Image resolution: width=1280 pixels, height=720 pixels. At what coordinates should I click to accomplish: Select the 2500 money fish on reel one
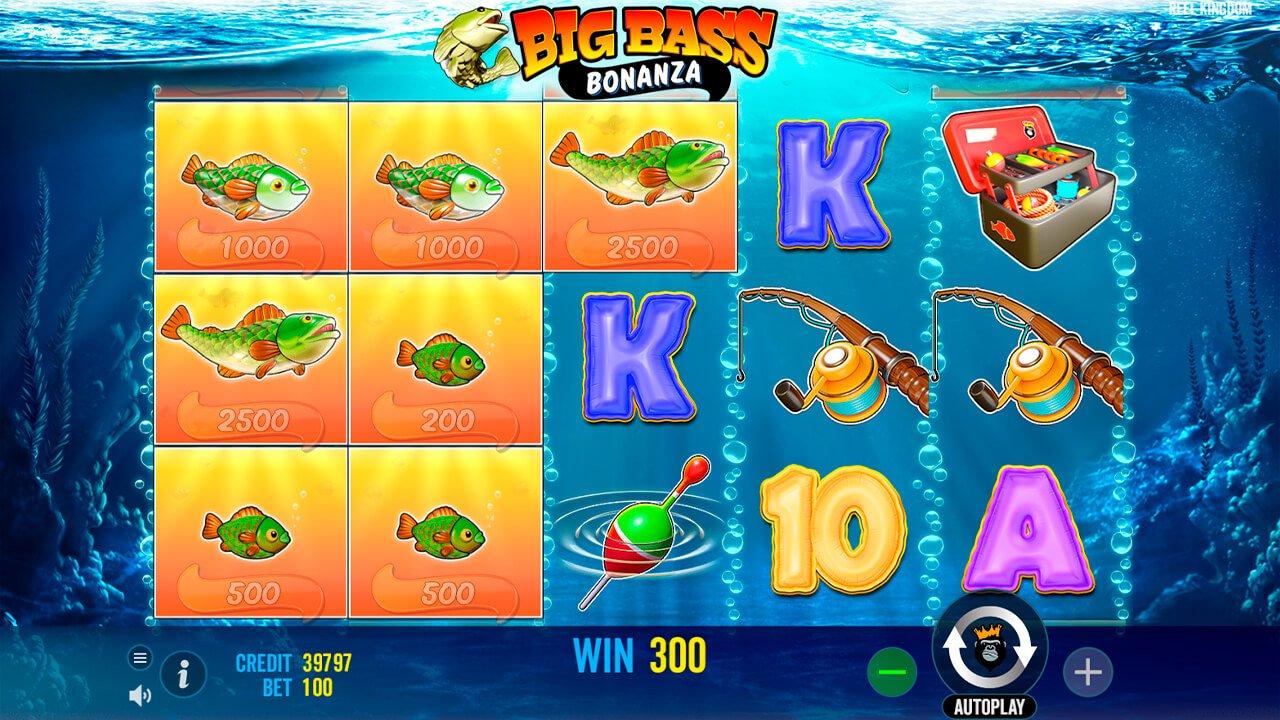coord(250,360)
